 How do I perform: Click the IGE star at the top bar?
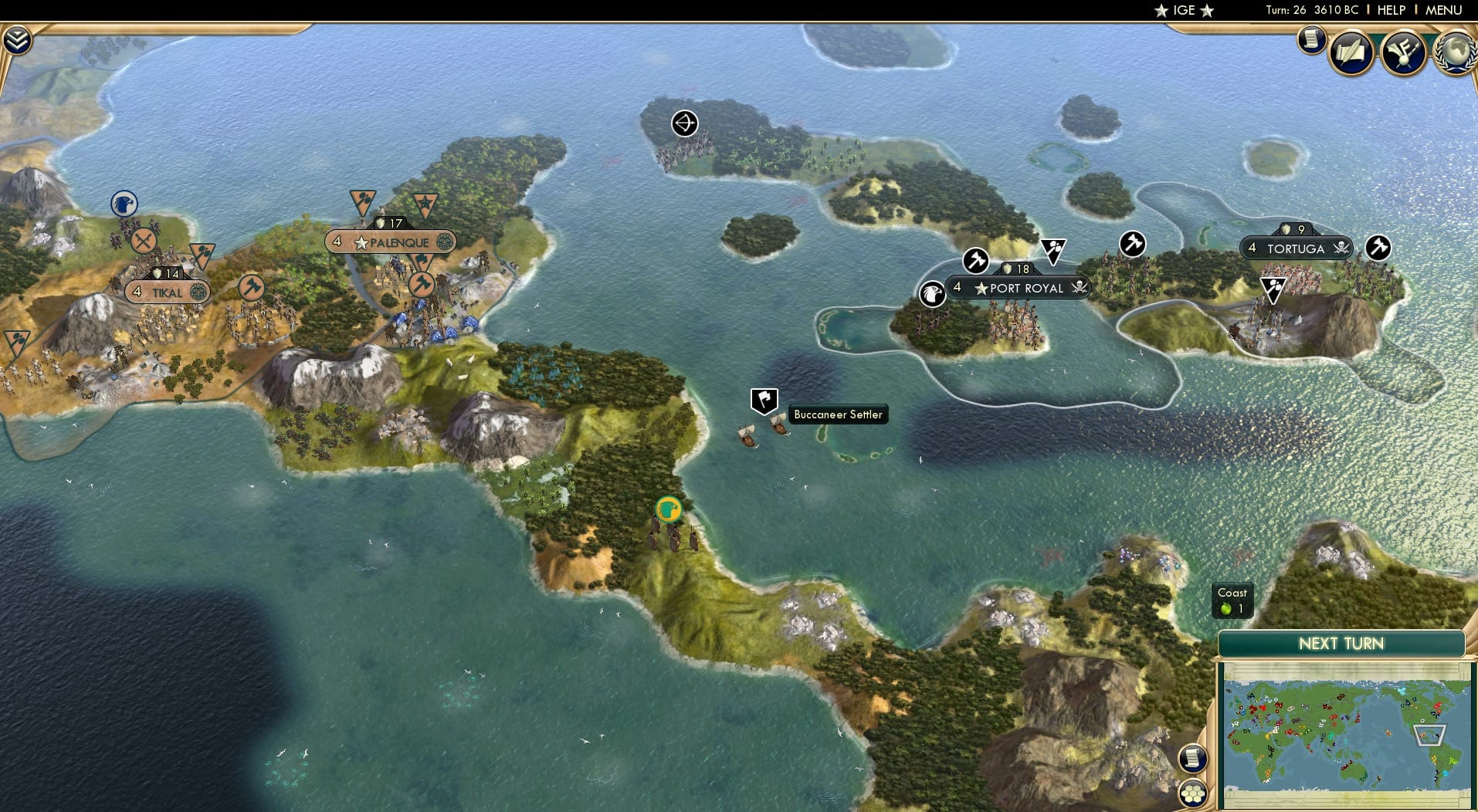point(1182,11)
